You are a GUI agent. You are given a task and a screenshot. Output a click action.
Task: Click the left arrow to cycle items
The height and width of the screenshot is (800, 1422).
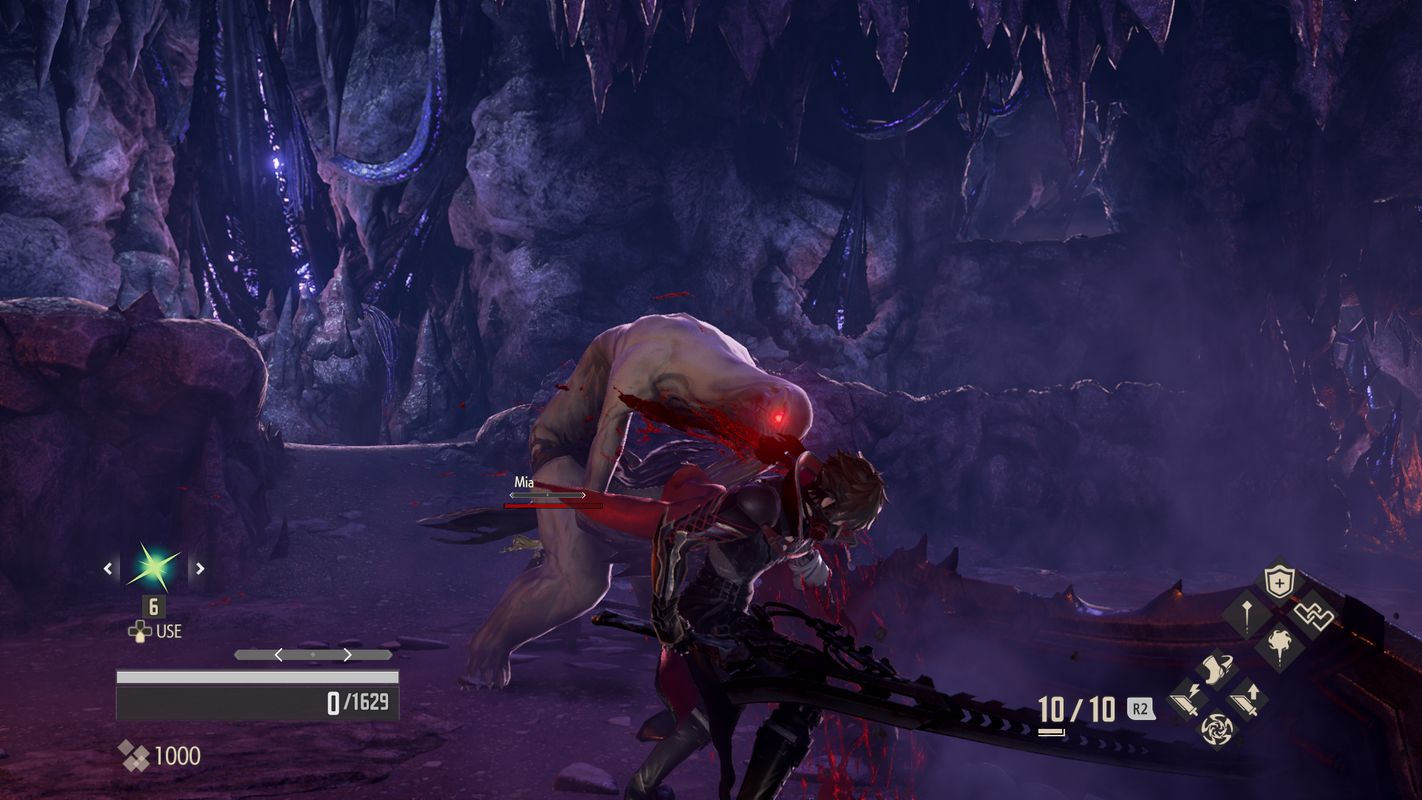(x=108, y=568)
